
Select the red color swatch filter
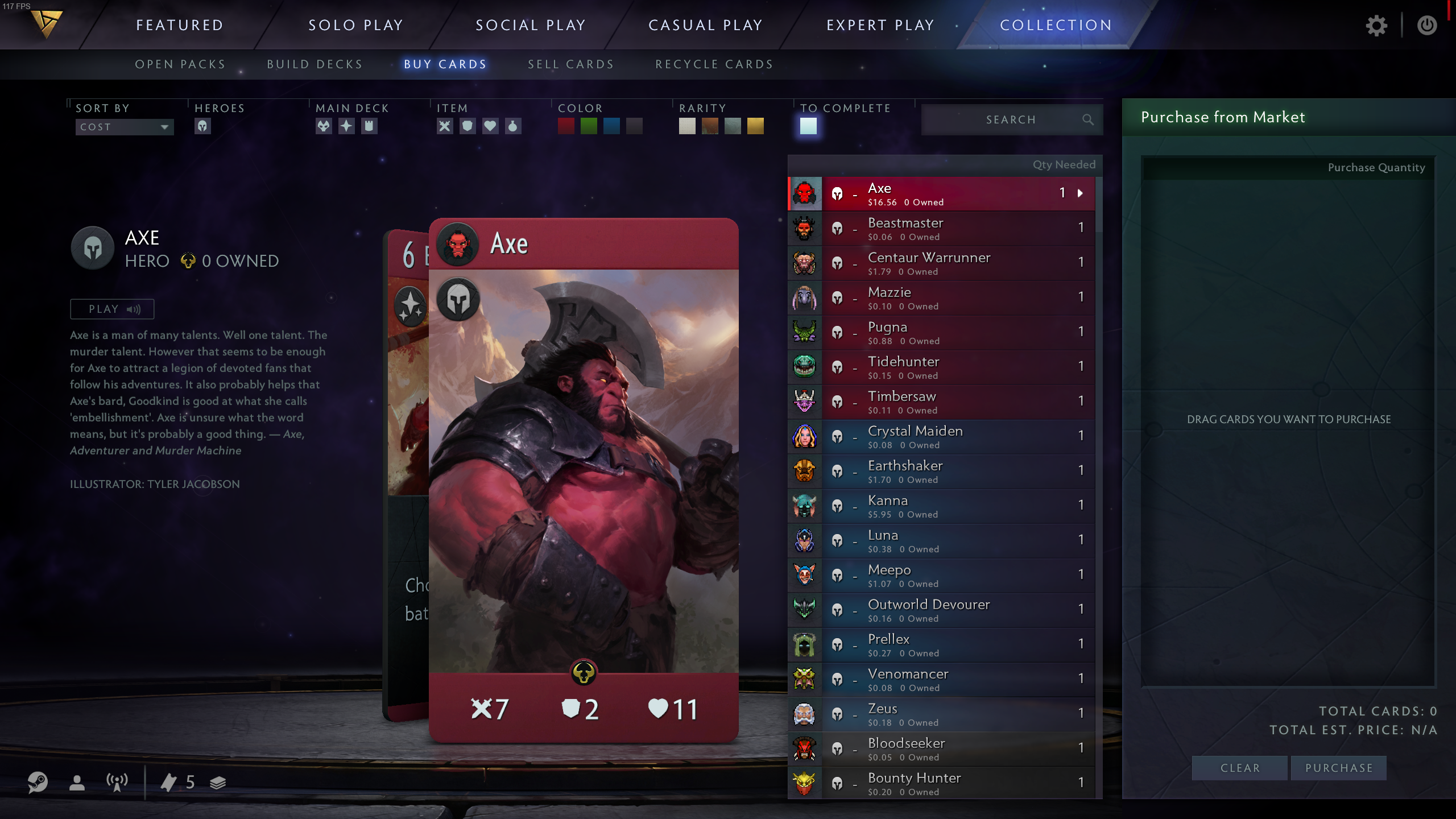(566, 126)
